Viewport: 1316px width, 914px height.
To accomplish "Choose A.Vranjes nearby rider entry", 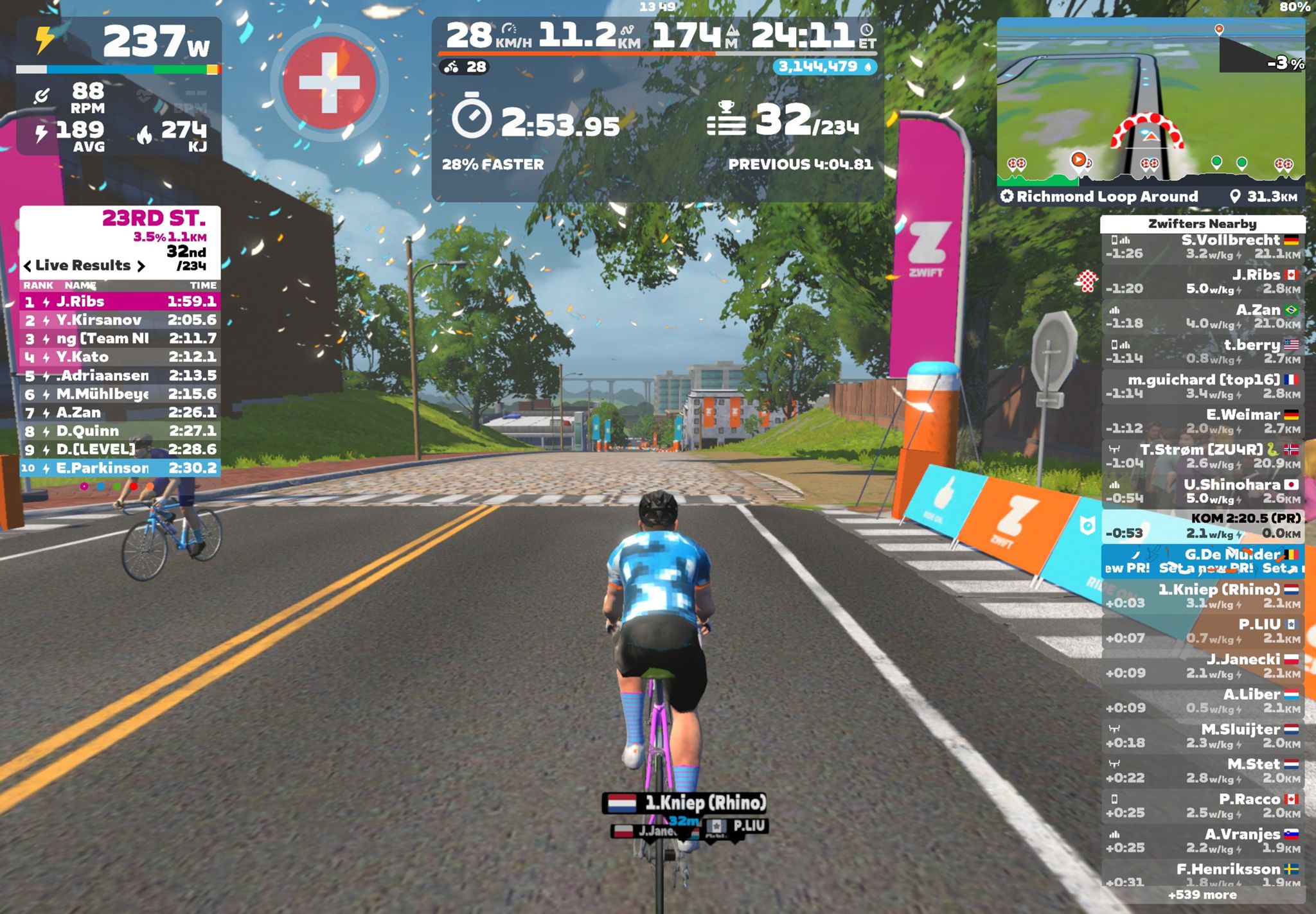I will point(1202,841).
